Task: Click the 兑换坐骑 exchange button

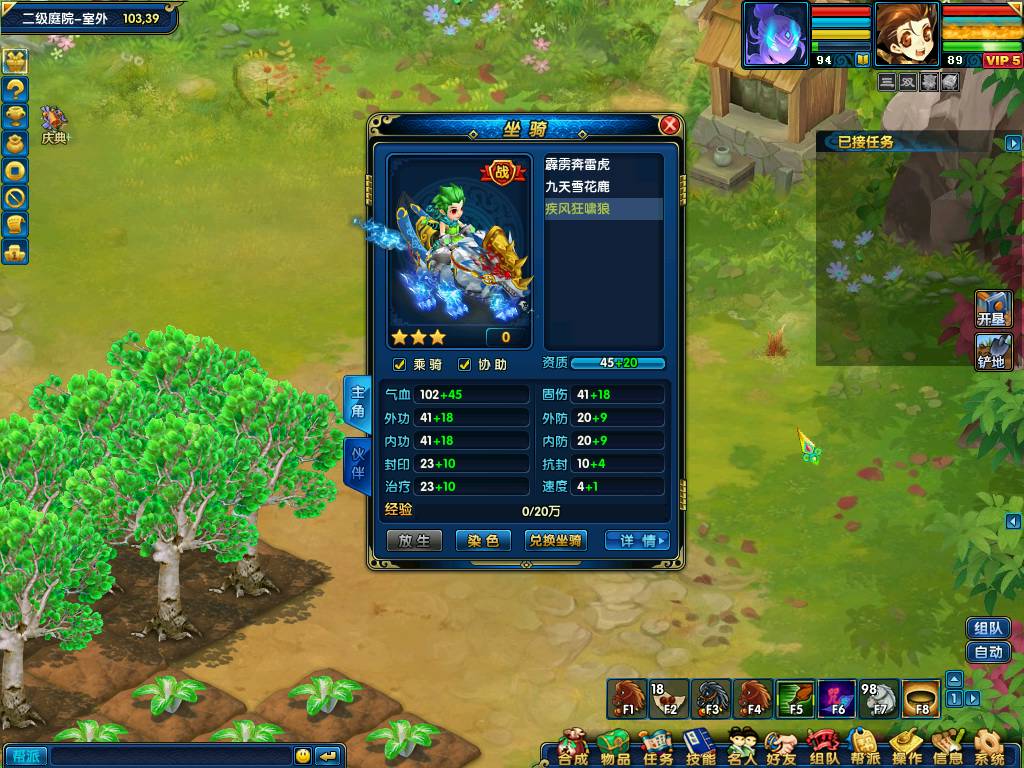Action: (x=555, y=540)
